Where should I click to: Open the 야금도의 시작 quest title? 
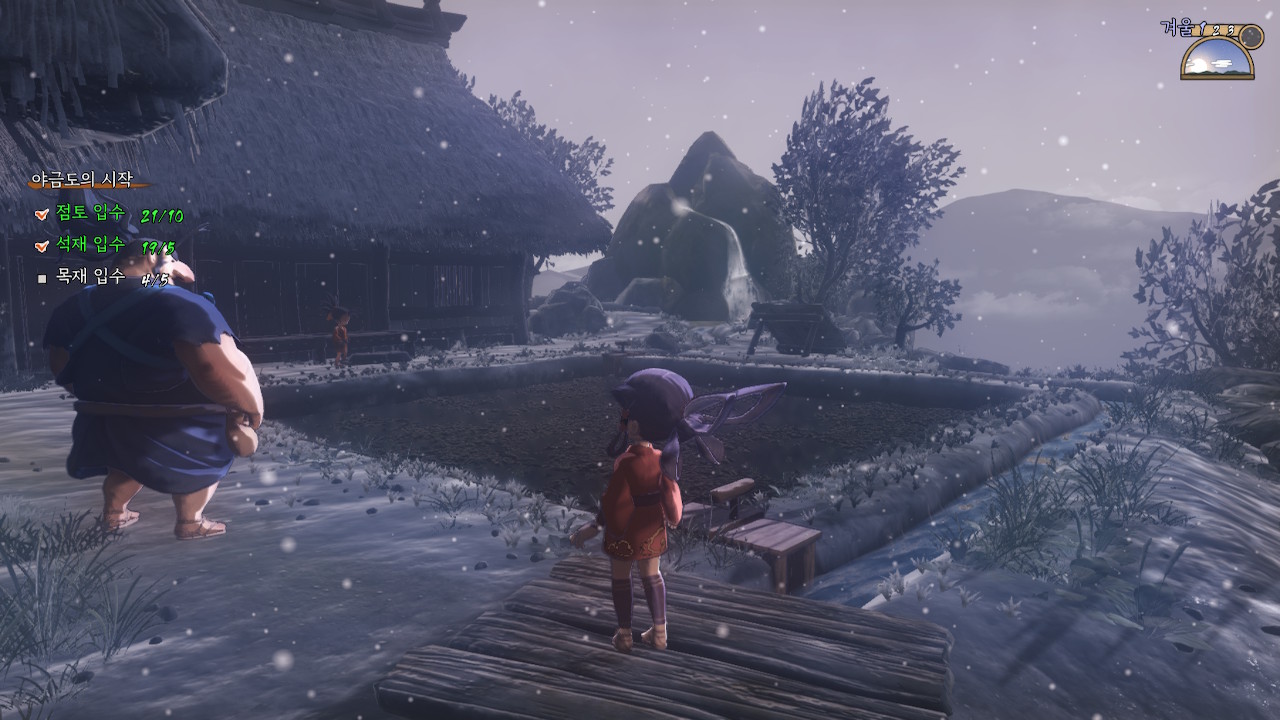(82, 180)
